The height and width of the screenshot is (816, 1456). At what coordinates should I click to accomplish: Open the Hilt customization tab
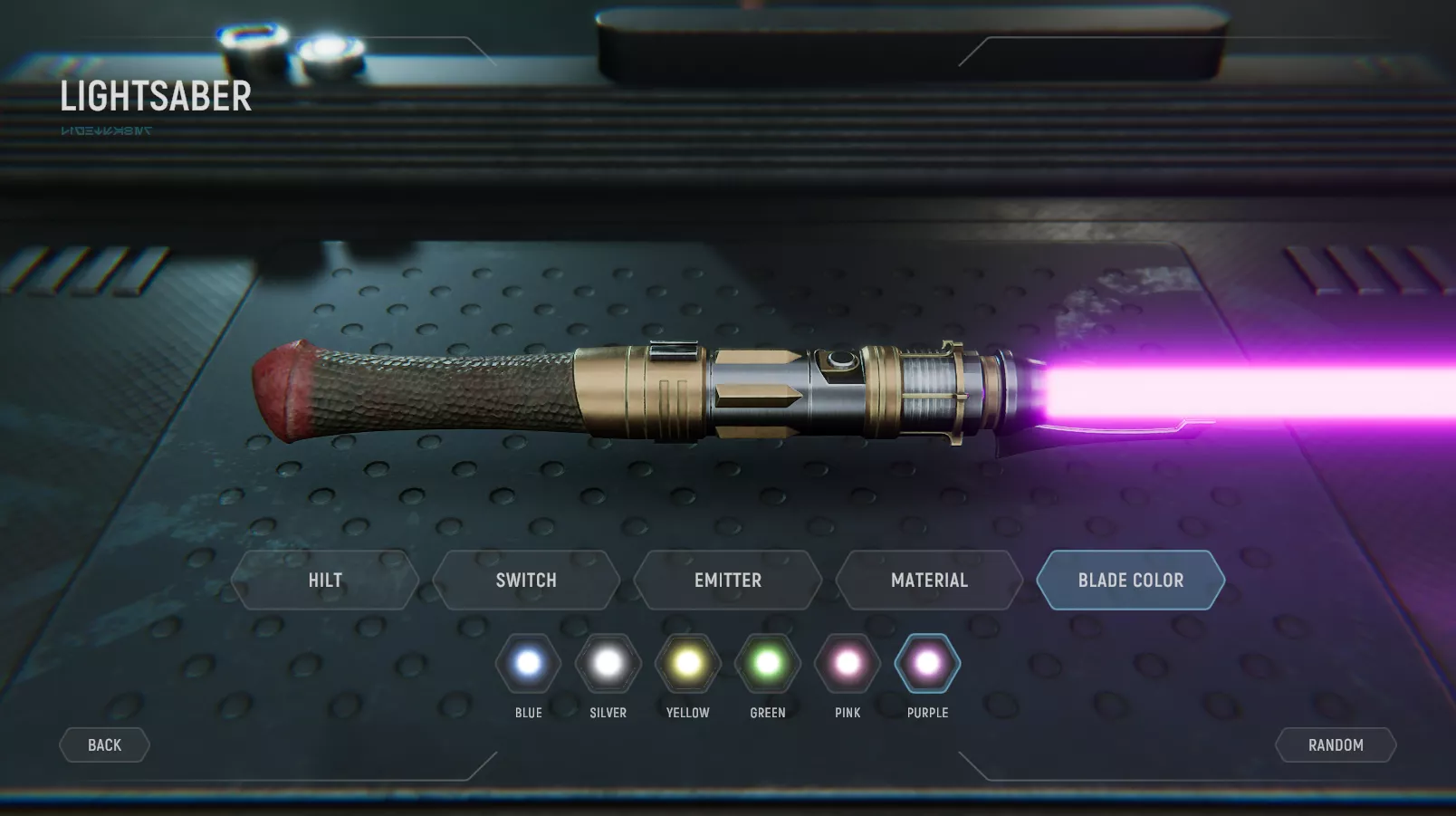[324, 580]
